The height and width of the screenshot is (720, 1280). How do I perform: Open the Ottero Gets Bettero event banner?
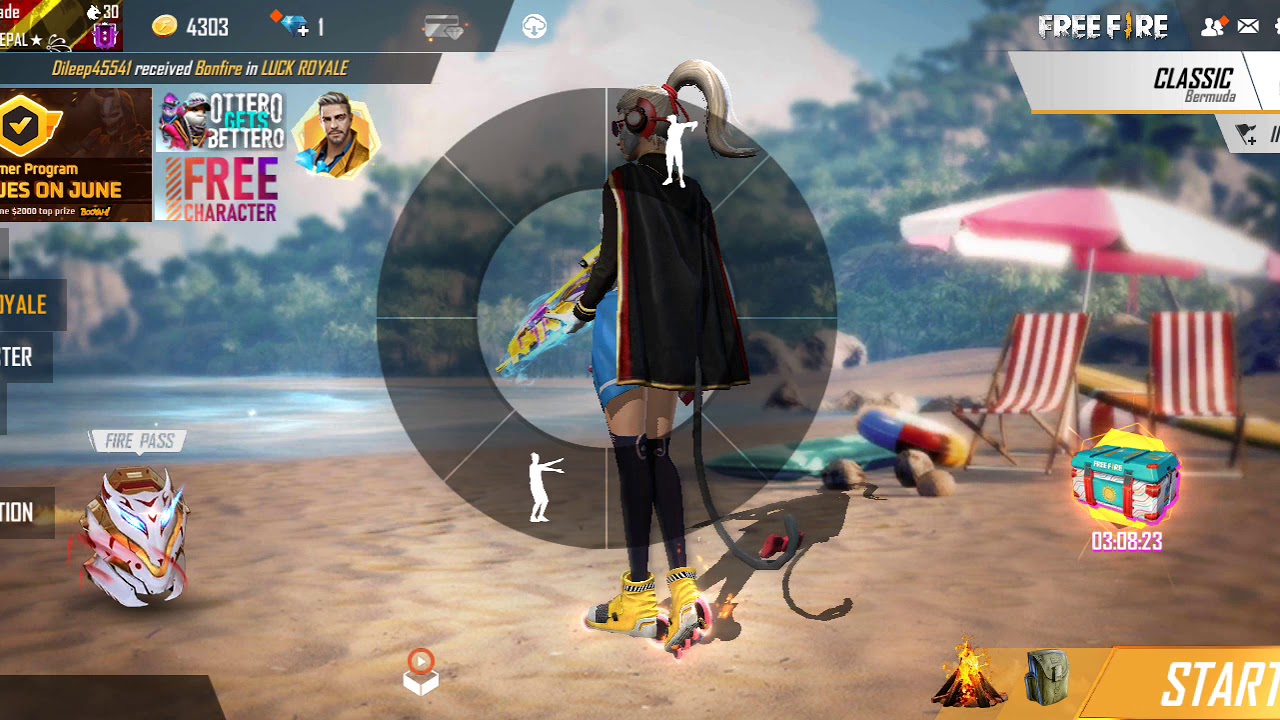[x=221, y=120]
